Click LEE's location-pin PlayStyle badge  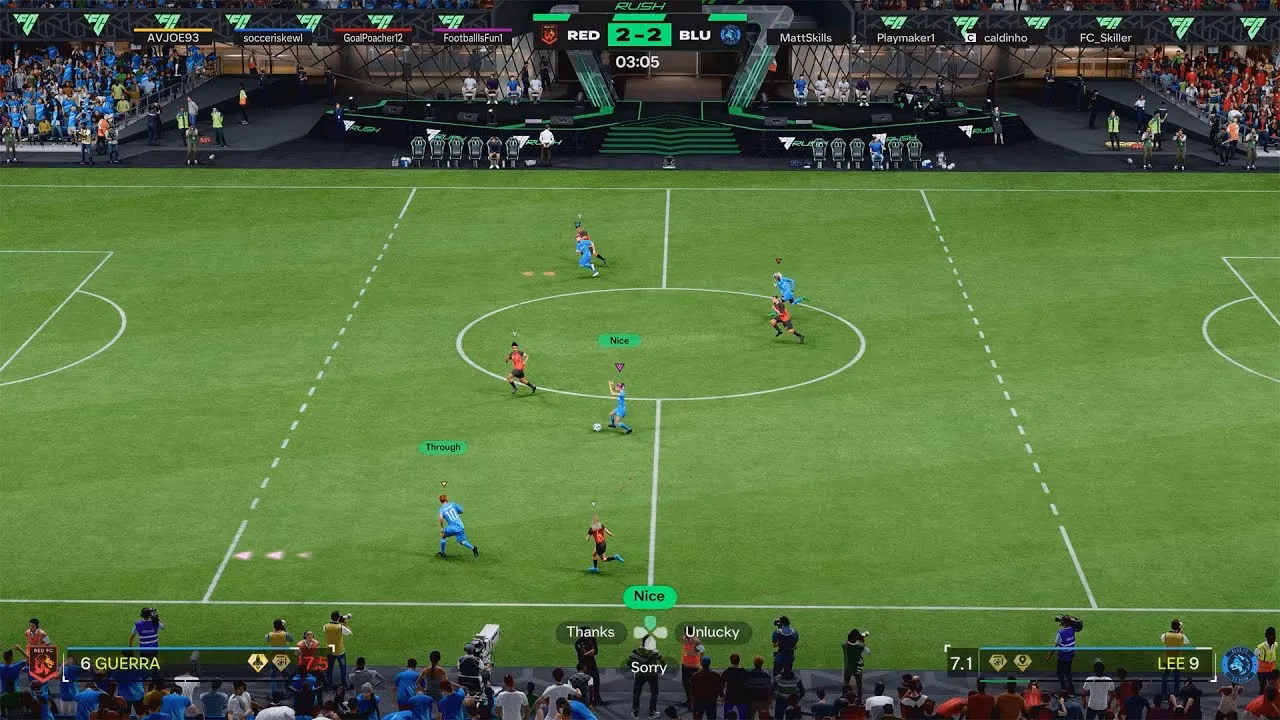pyautogui.click(x=1022, y=661)
